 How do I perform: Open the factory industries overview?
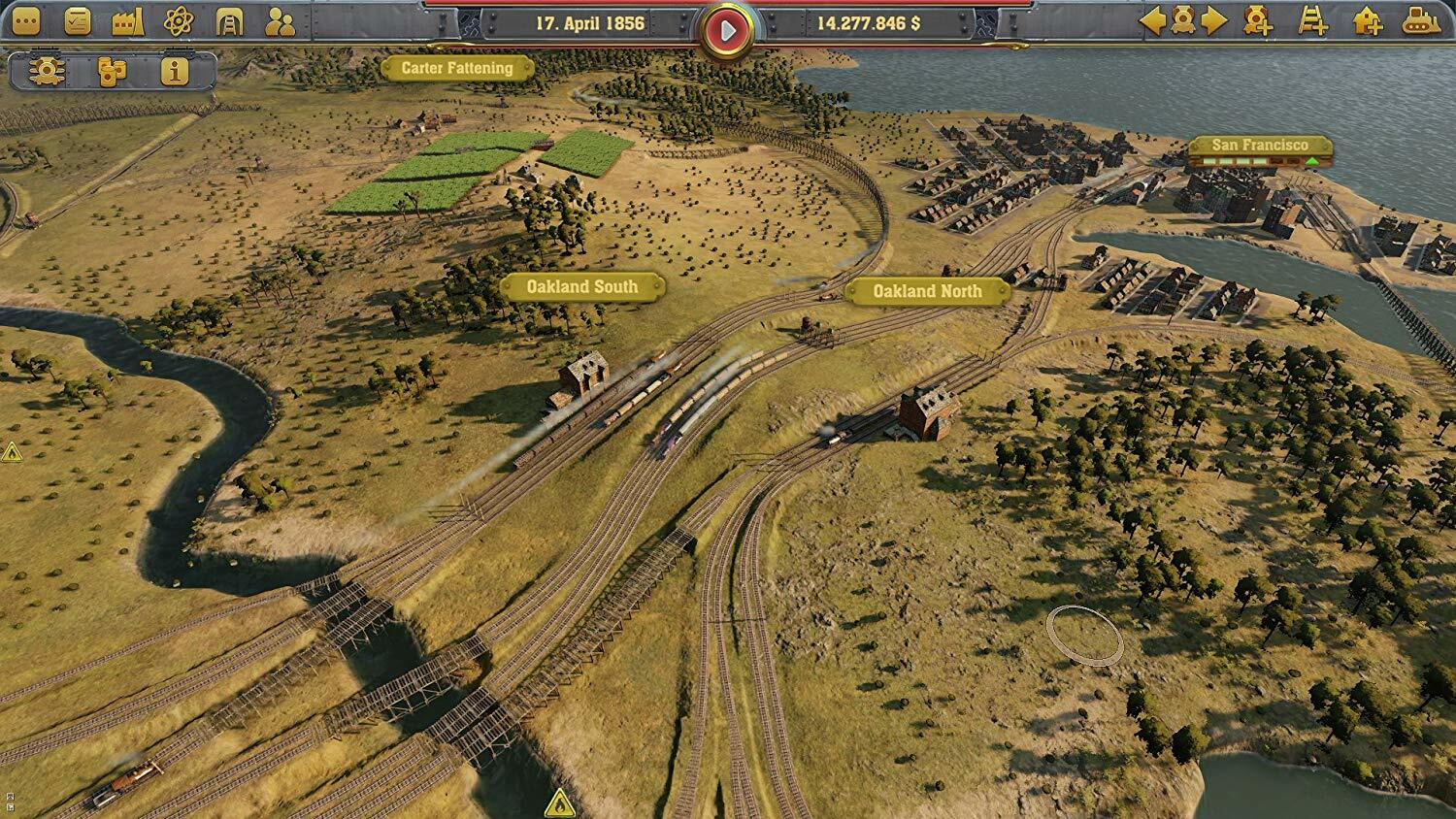[127, 21]
